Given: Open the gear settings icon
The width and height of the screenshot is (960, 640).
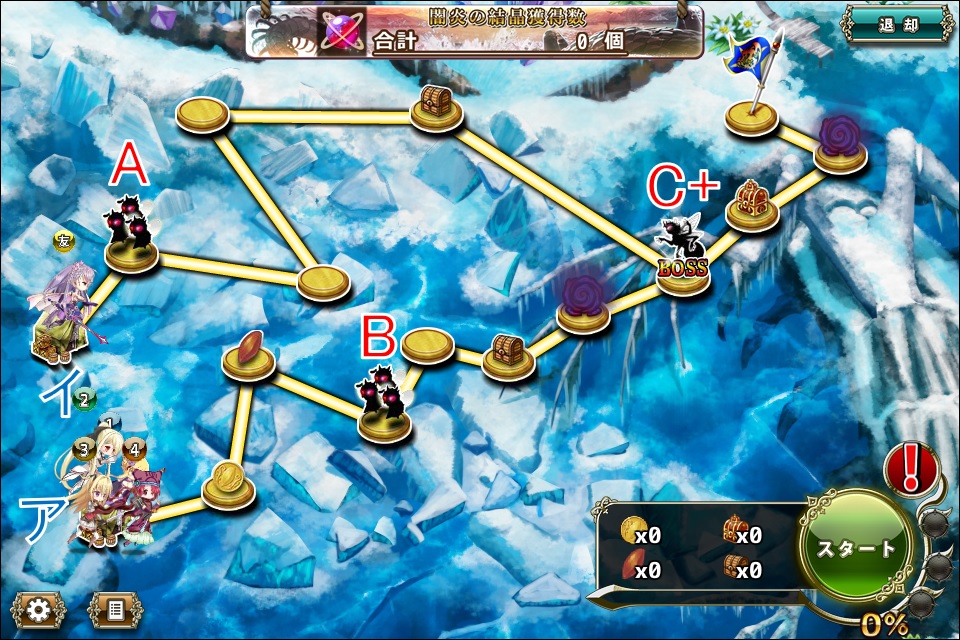Looking at the screenshot, I should pyautogui.click(x=37, y=609).
